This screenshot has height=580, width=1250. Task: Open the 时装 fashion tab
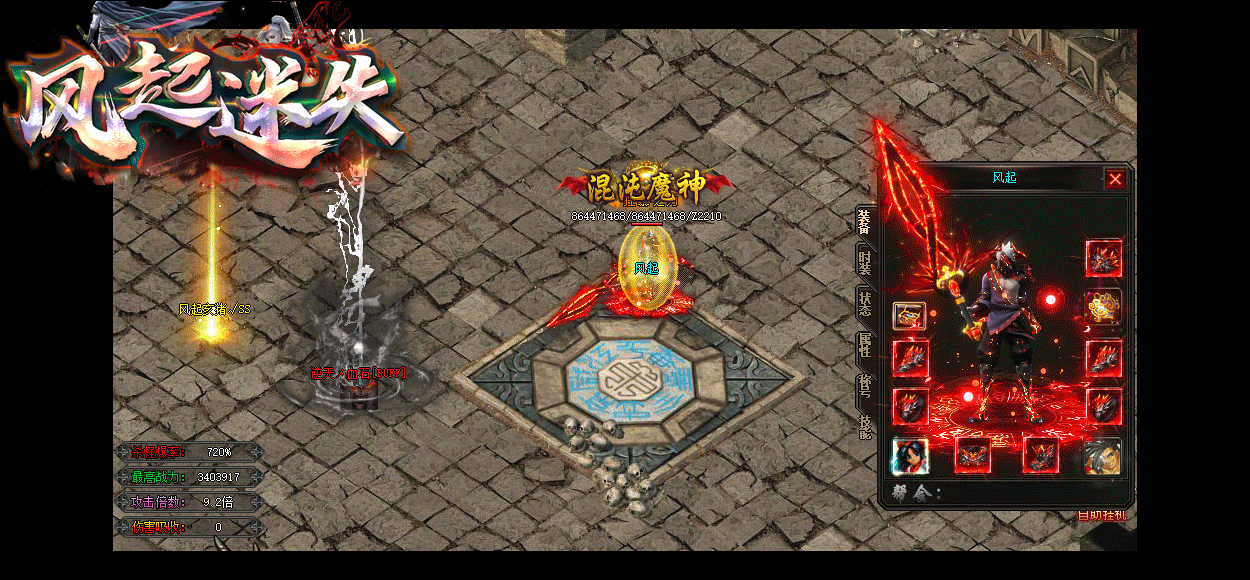pyautogui.click(x=865, y=263)
